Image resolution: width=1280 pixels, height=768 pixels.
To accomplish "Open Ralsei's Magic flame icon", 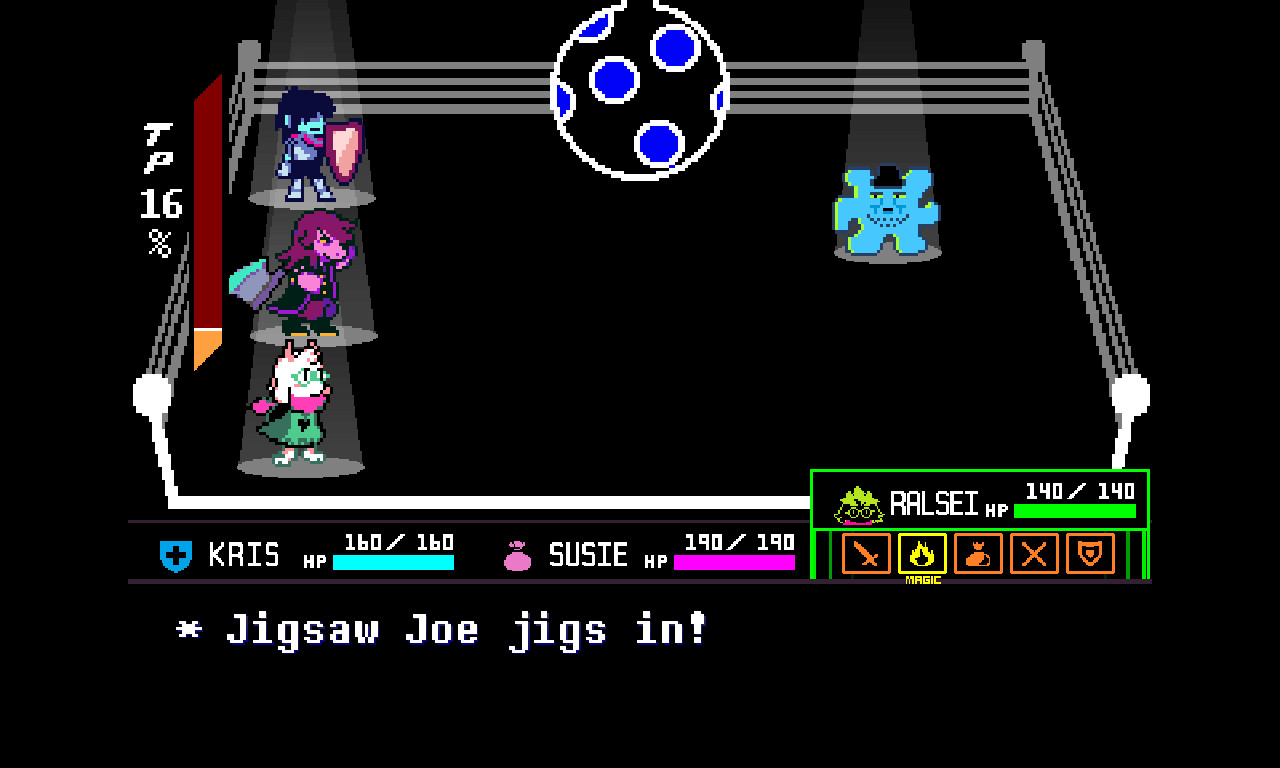I will point(922,555).
